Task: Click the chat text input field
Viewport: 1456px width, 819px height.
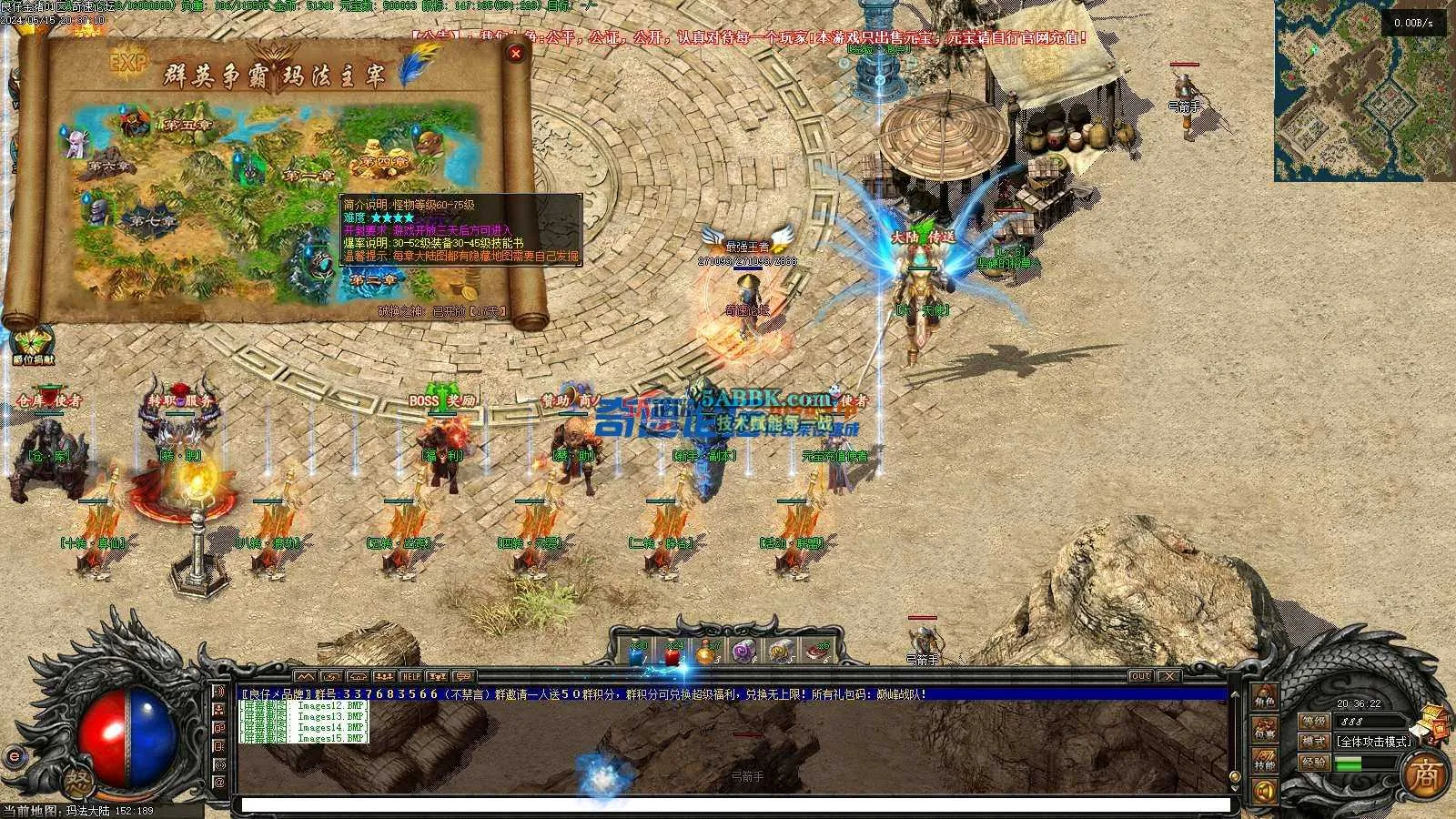Action: 728,805
